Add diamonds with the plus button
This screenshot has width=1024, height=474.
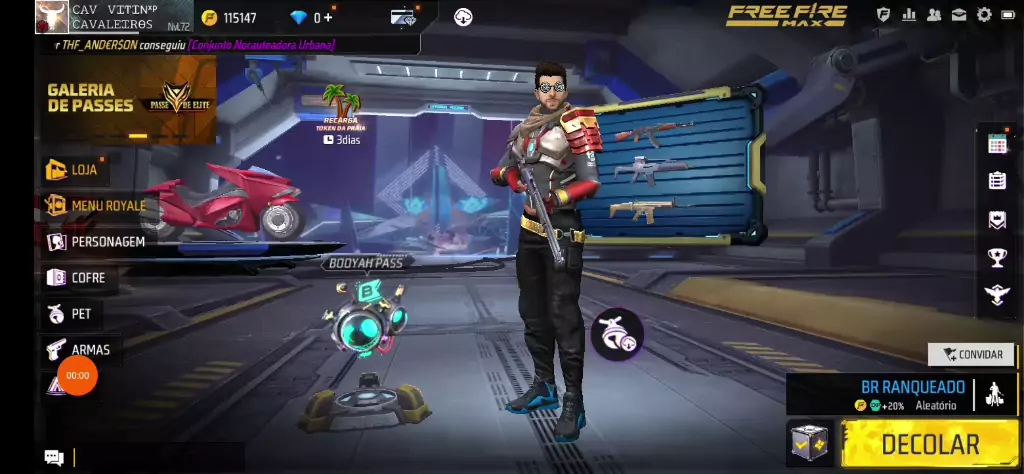pos(328,18)
